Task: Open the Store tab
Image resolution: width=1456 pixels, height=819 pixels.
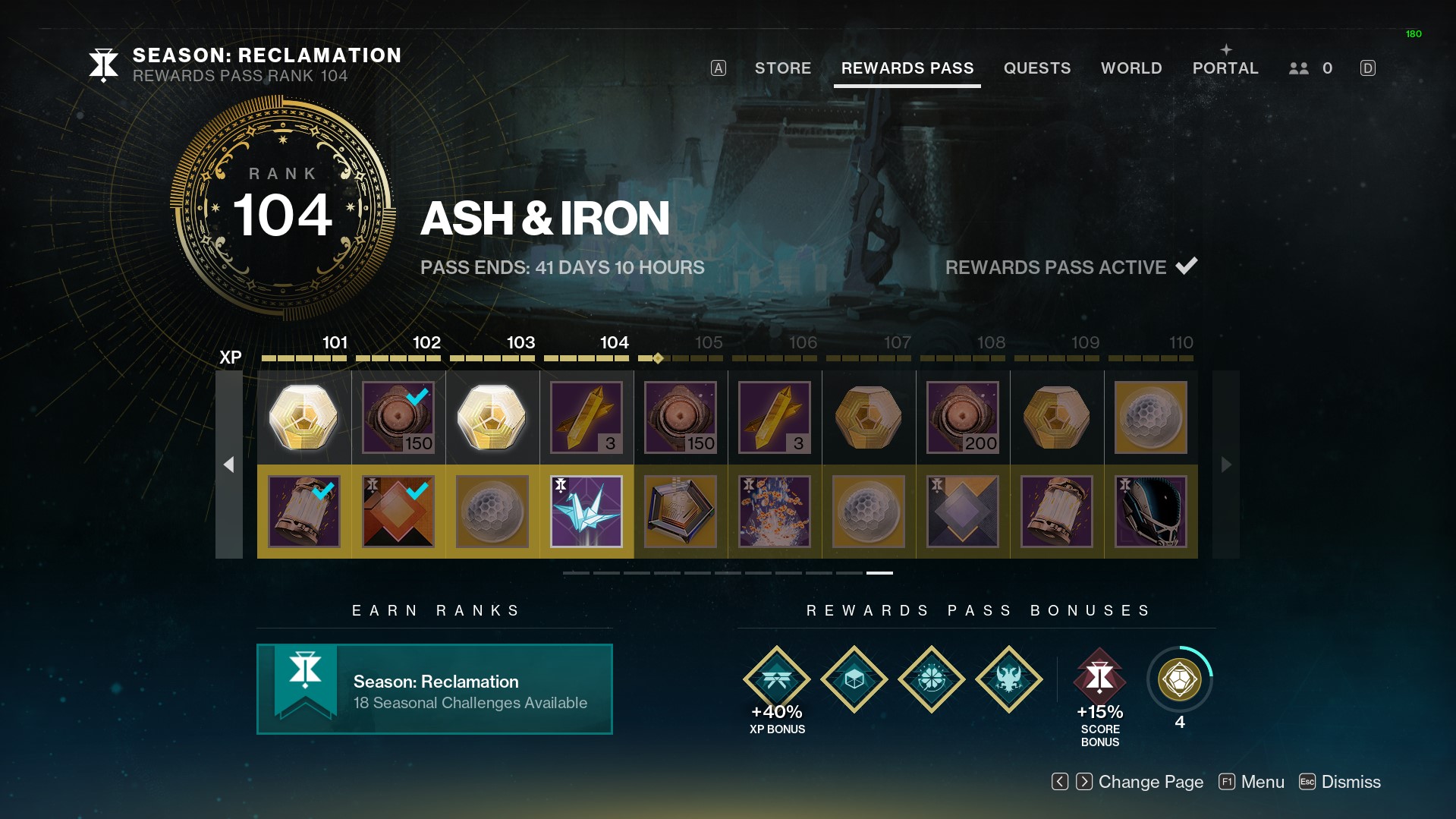Action: tap(782, 68)
